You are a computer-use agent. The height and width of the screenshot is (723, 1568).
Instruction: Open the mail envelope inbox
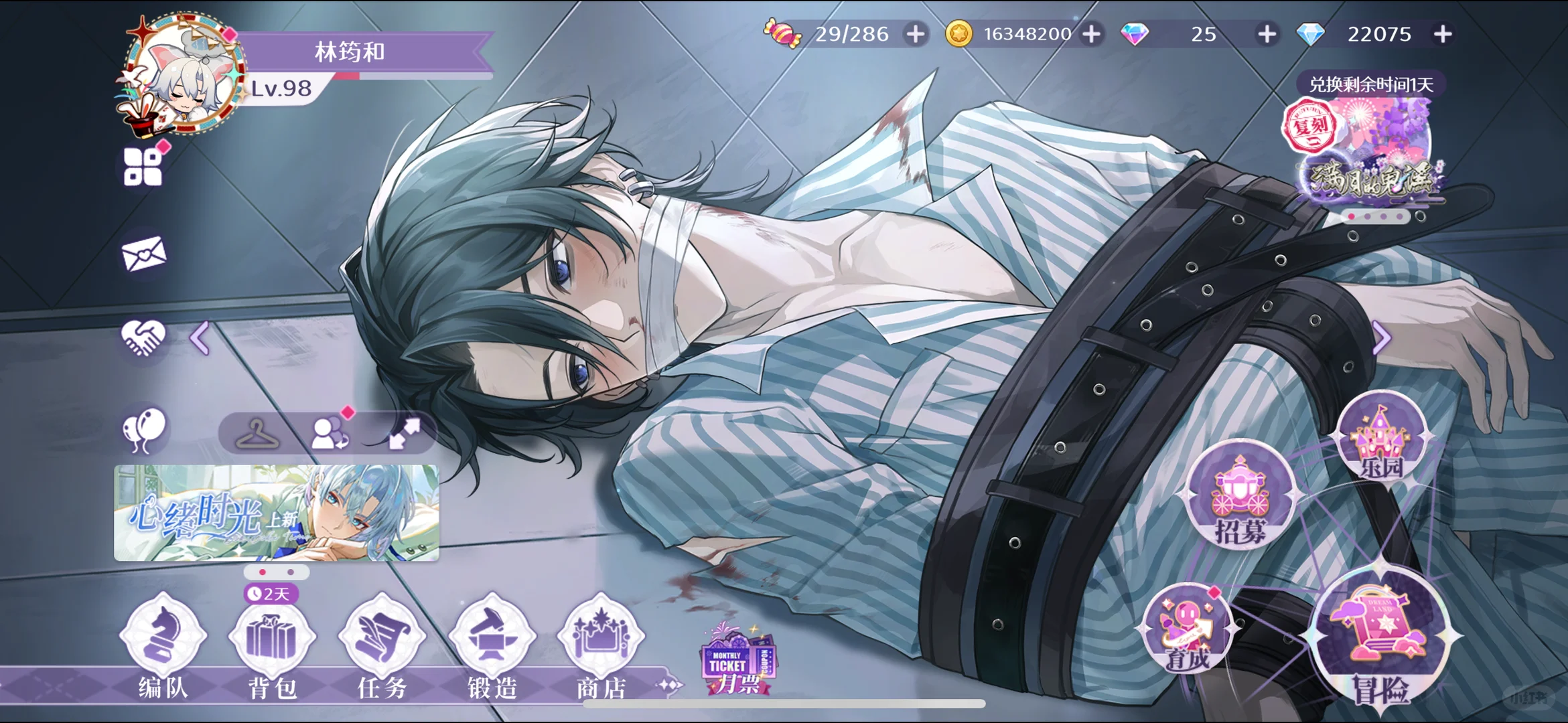point(143,254)
